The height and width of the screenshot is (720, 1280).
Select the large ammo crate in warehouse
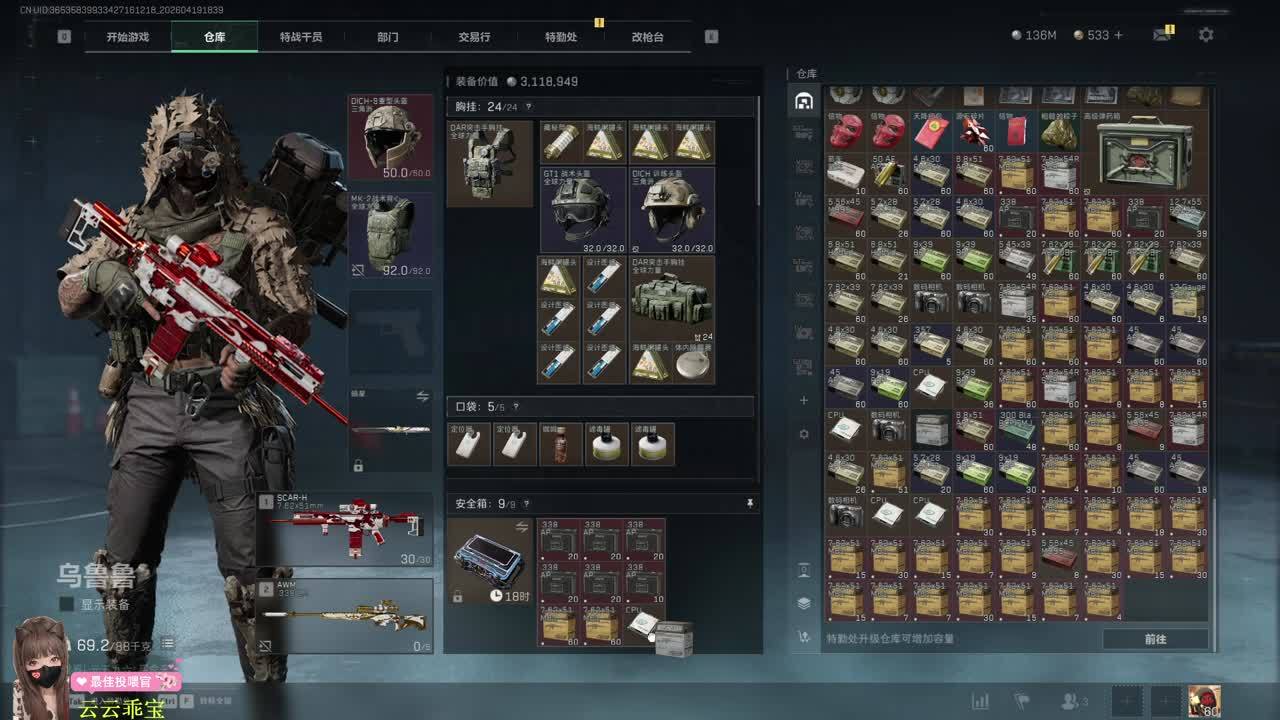click(1144, 152)
